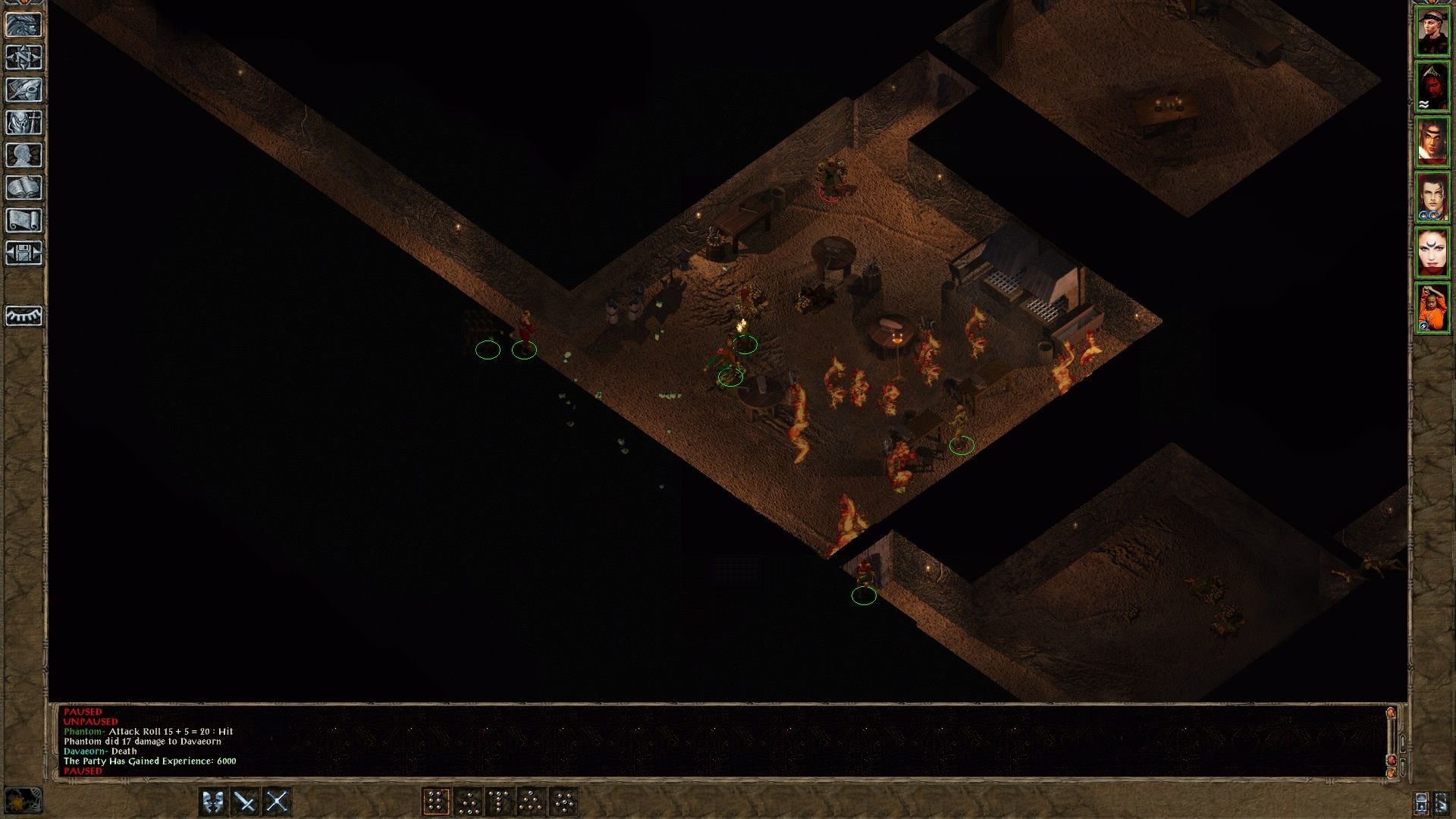Image resolution: width=1456 pixels, height=819 pixels.
Task: Select the monk's portrait at portrait bar bottom
Action: (1432, 307)
